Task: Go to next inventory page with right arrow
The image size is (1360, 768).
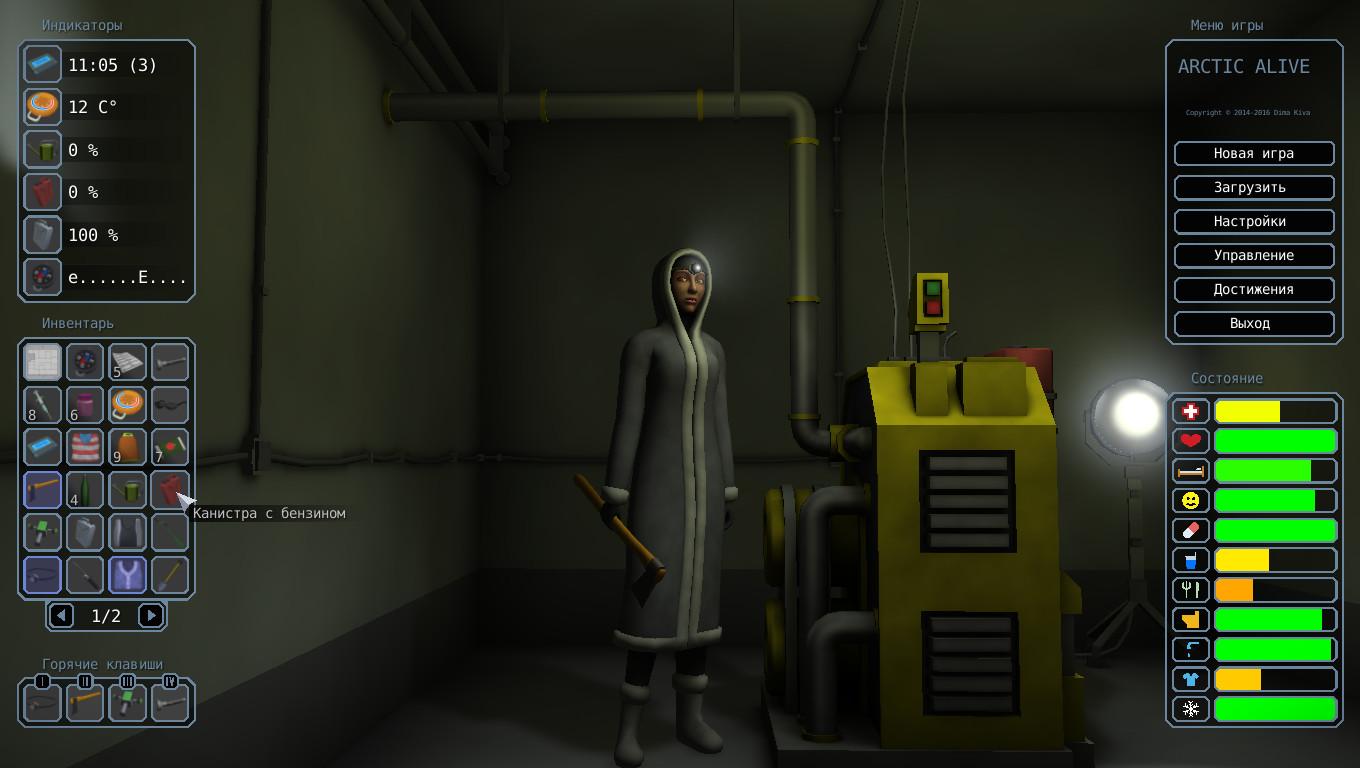Action: pos(151,616)
